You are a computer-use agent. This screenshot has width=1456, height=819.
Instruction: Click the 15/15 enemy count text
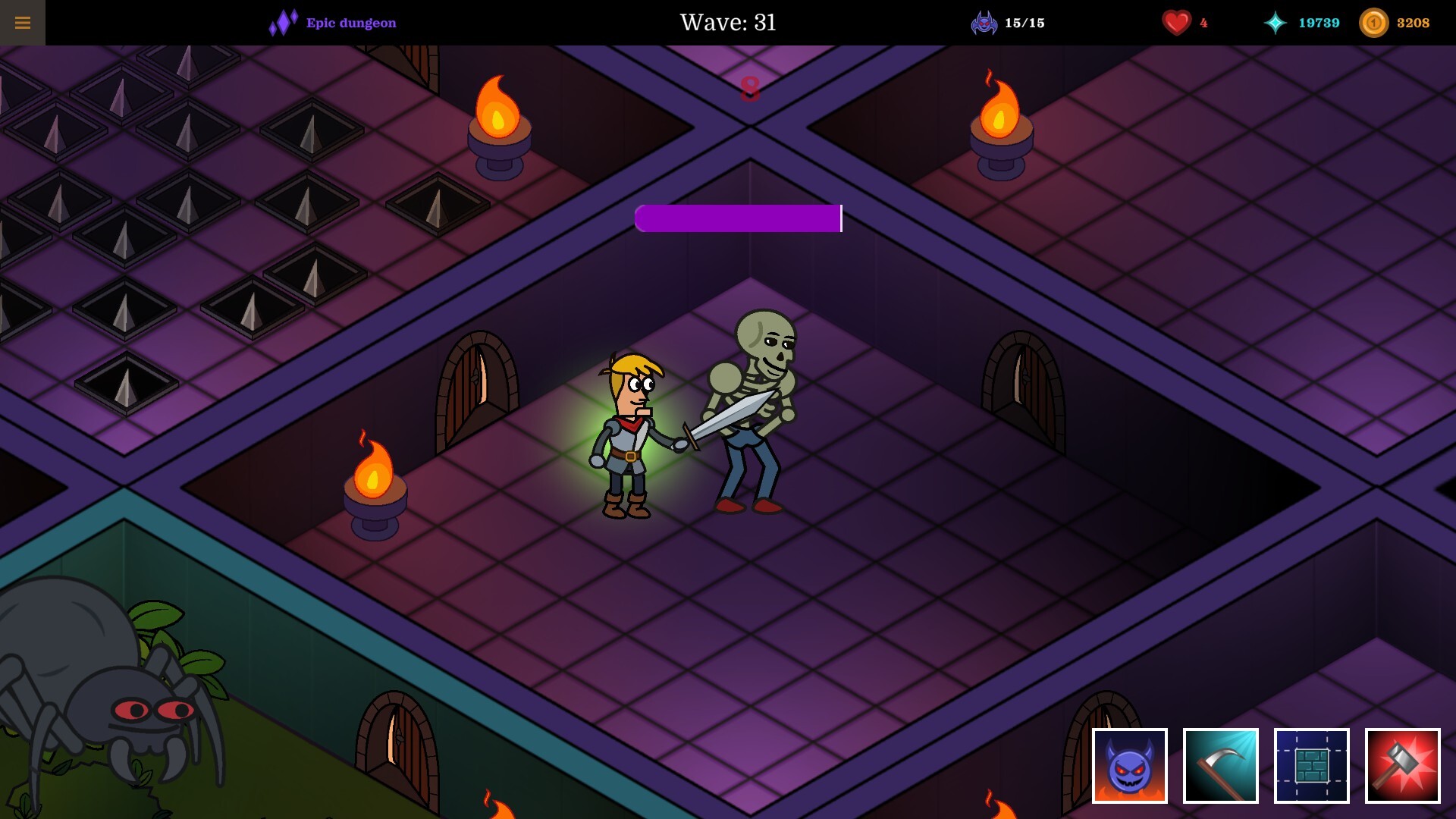(x=1025, y=23)
